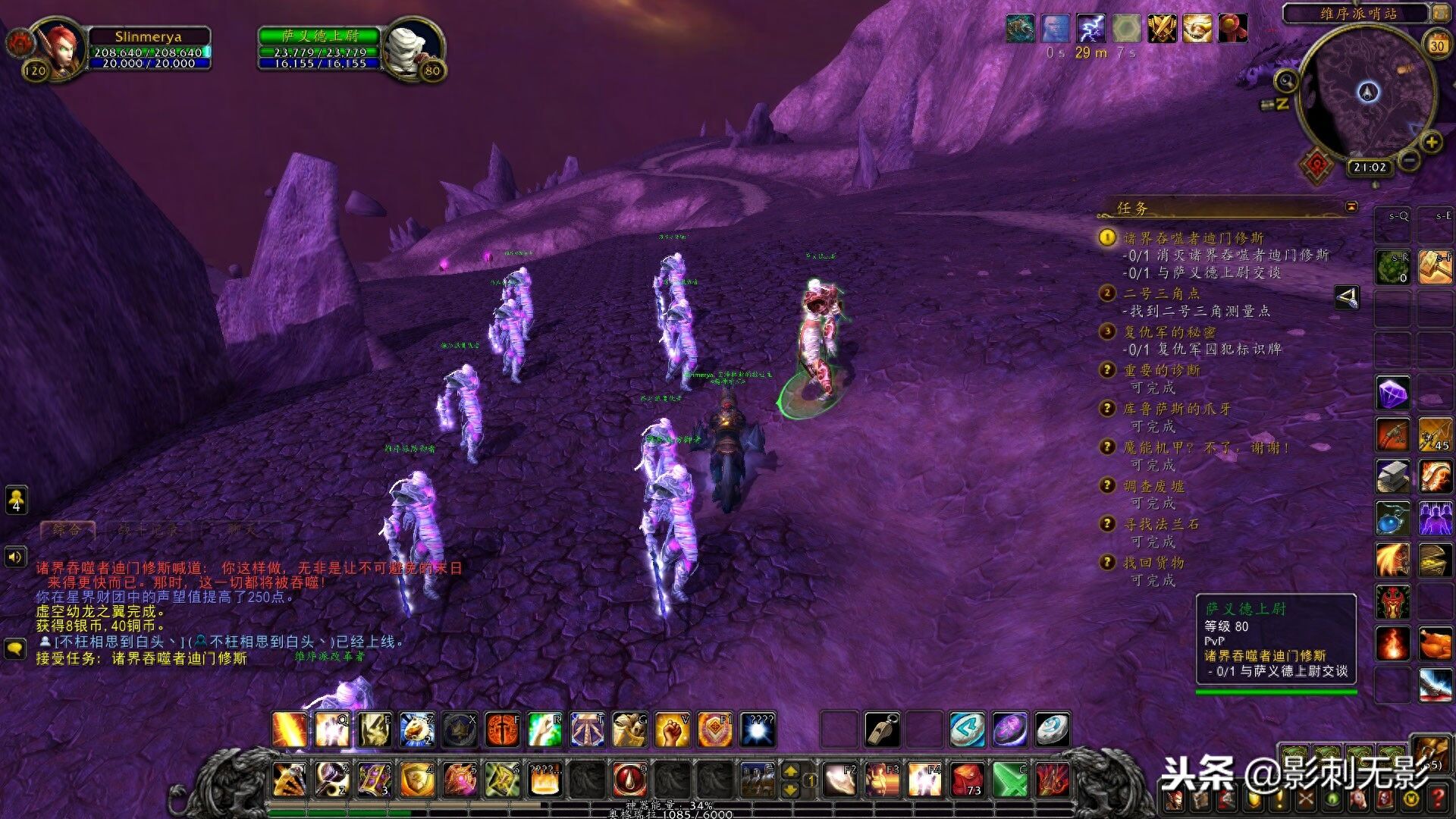Select tracked quest 复仇军的秘密
The image size is (1456, 819).
pyautogui.click(x=1169, y=331)
